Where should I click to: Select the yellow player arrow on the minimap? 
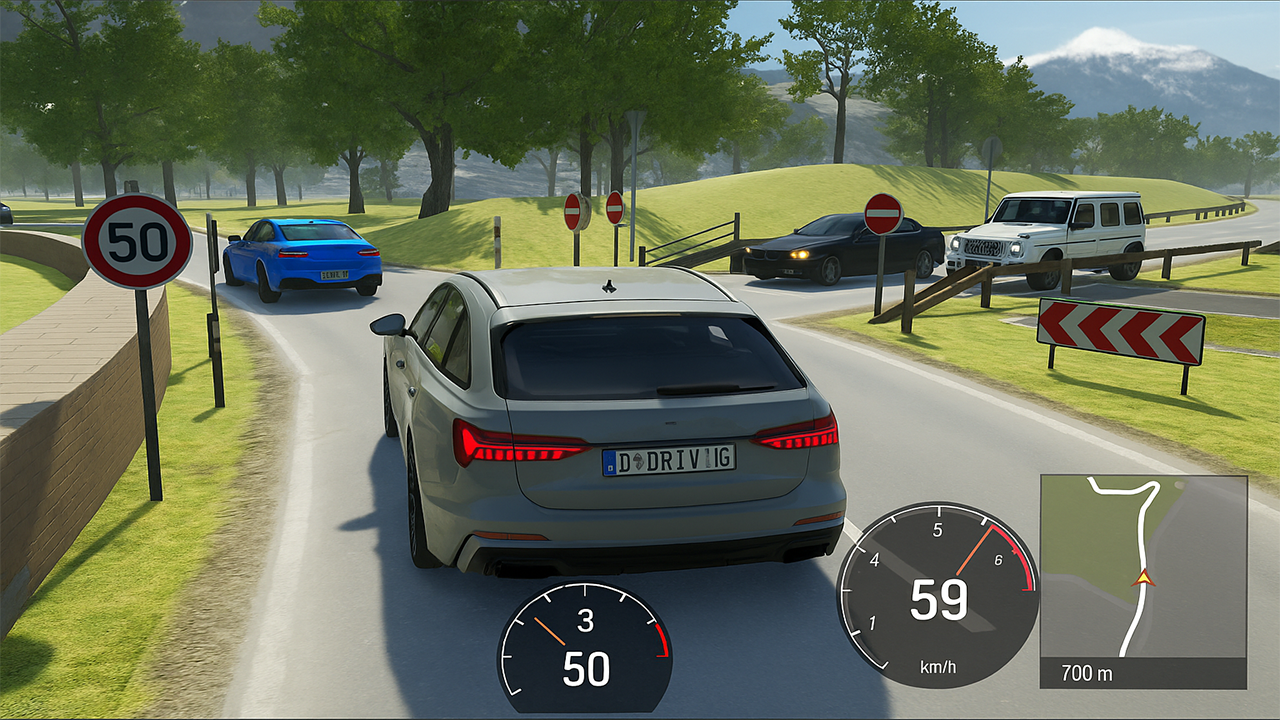[1147, 577]
